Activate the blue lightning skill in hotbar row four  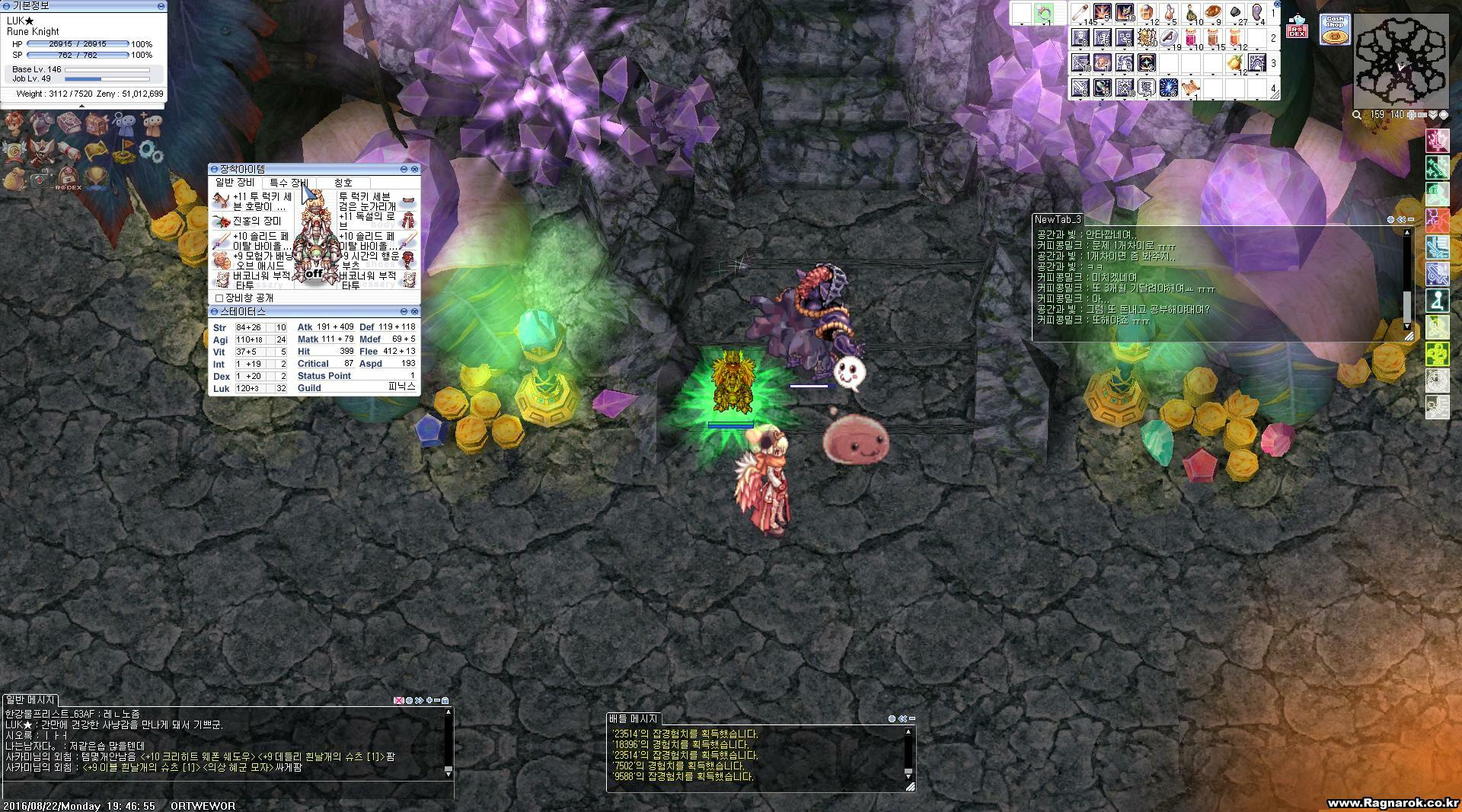(1168, 88)
